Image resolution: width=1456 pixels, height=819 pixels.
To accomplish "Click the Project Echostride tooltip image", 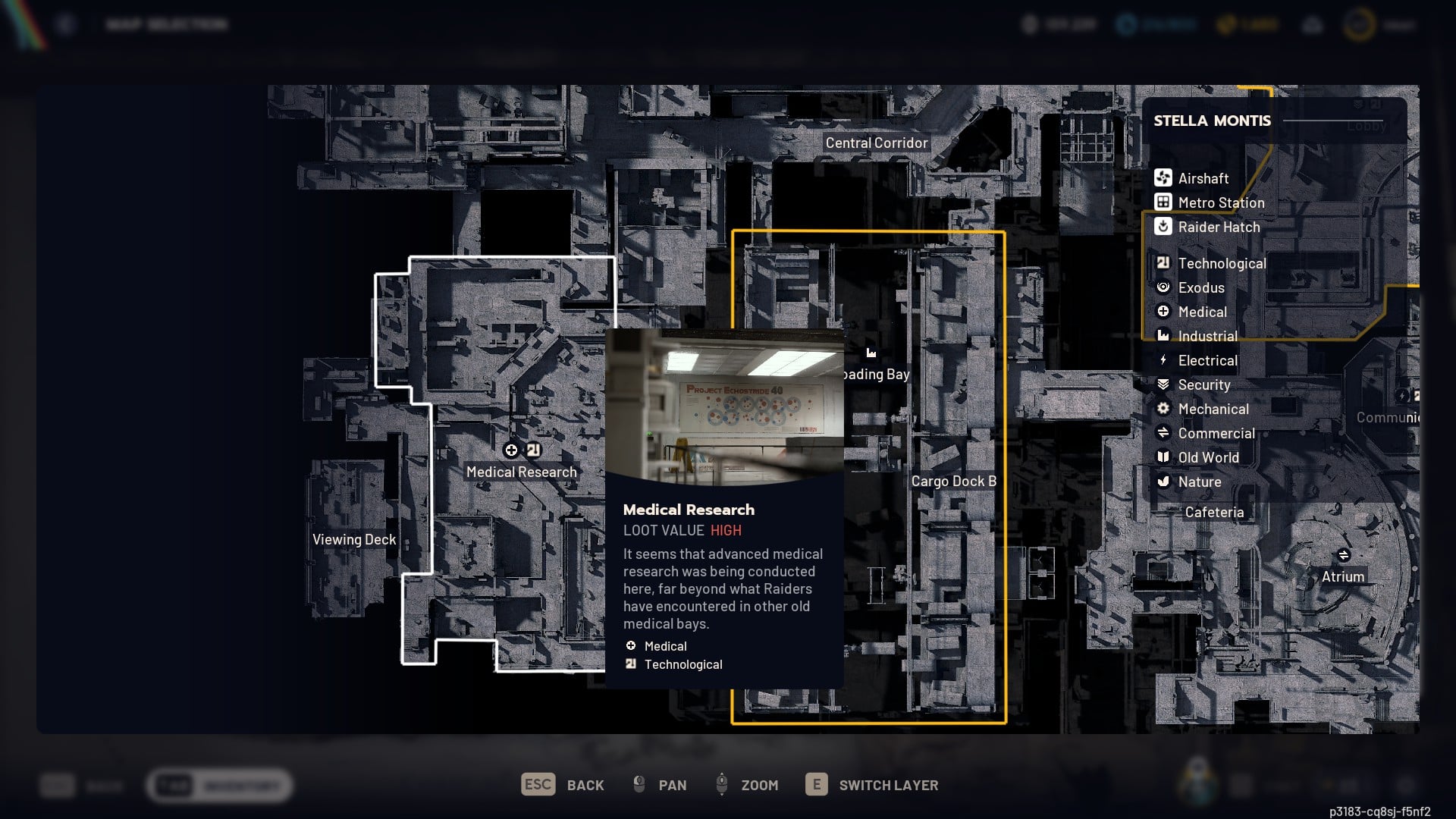I will (x=724, y=406).
